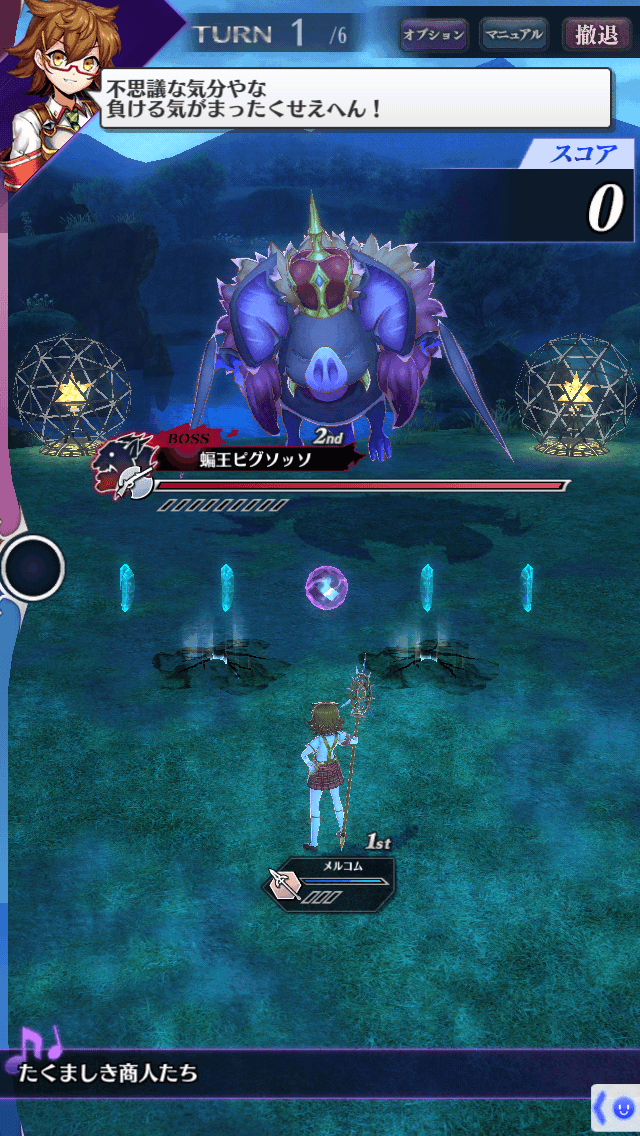The height and width of the screenshot is (1136, 640).
Task: Expand the smiley face side tab
Action: [x=616, y=1109]
